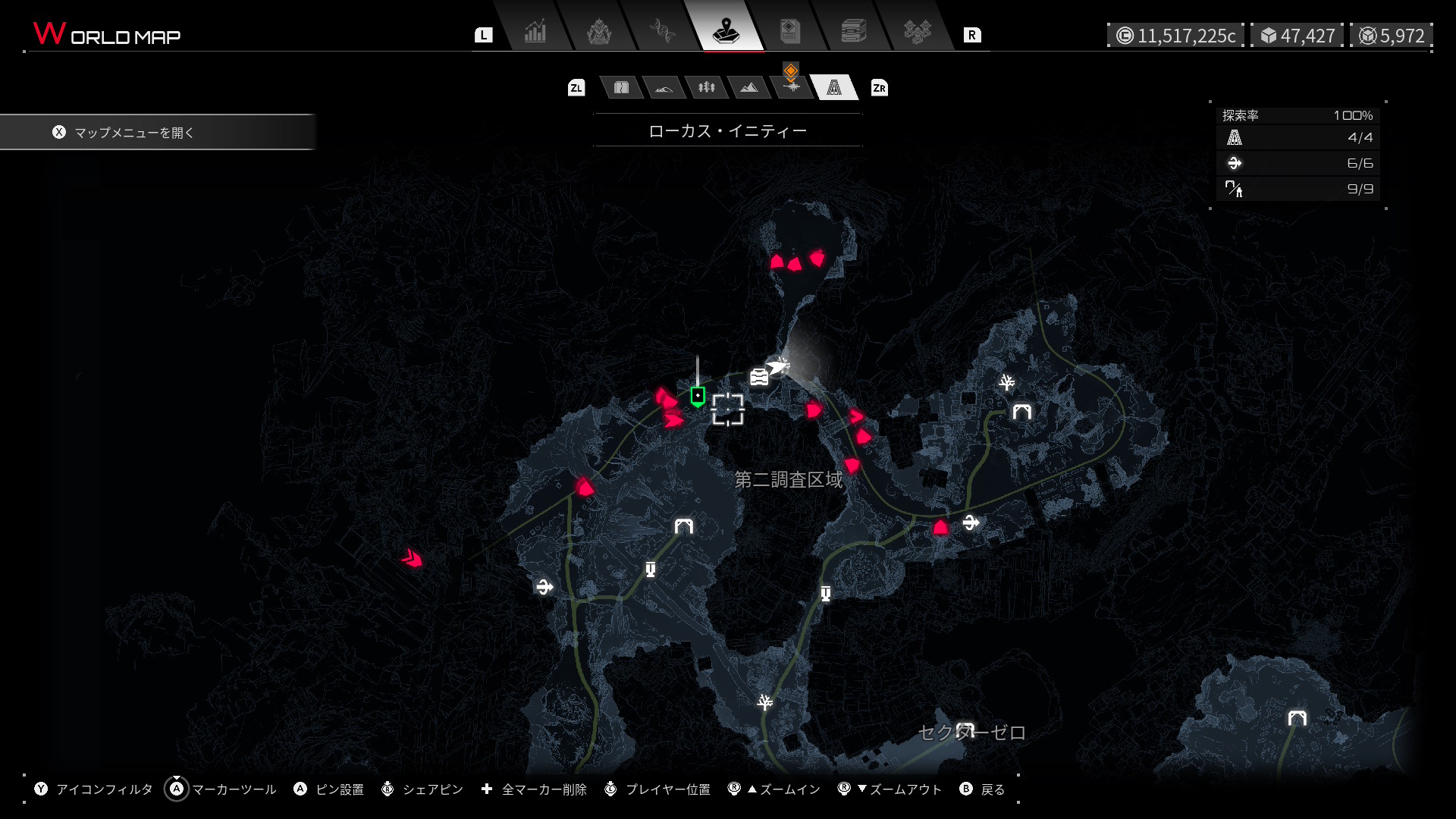Select the world map pin tab
Screen dimensions: 1456x819
726,33
